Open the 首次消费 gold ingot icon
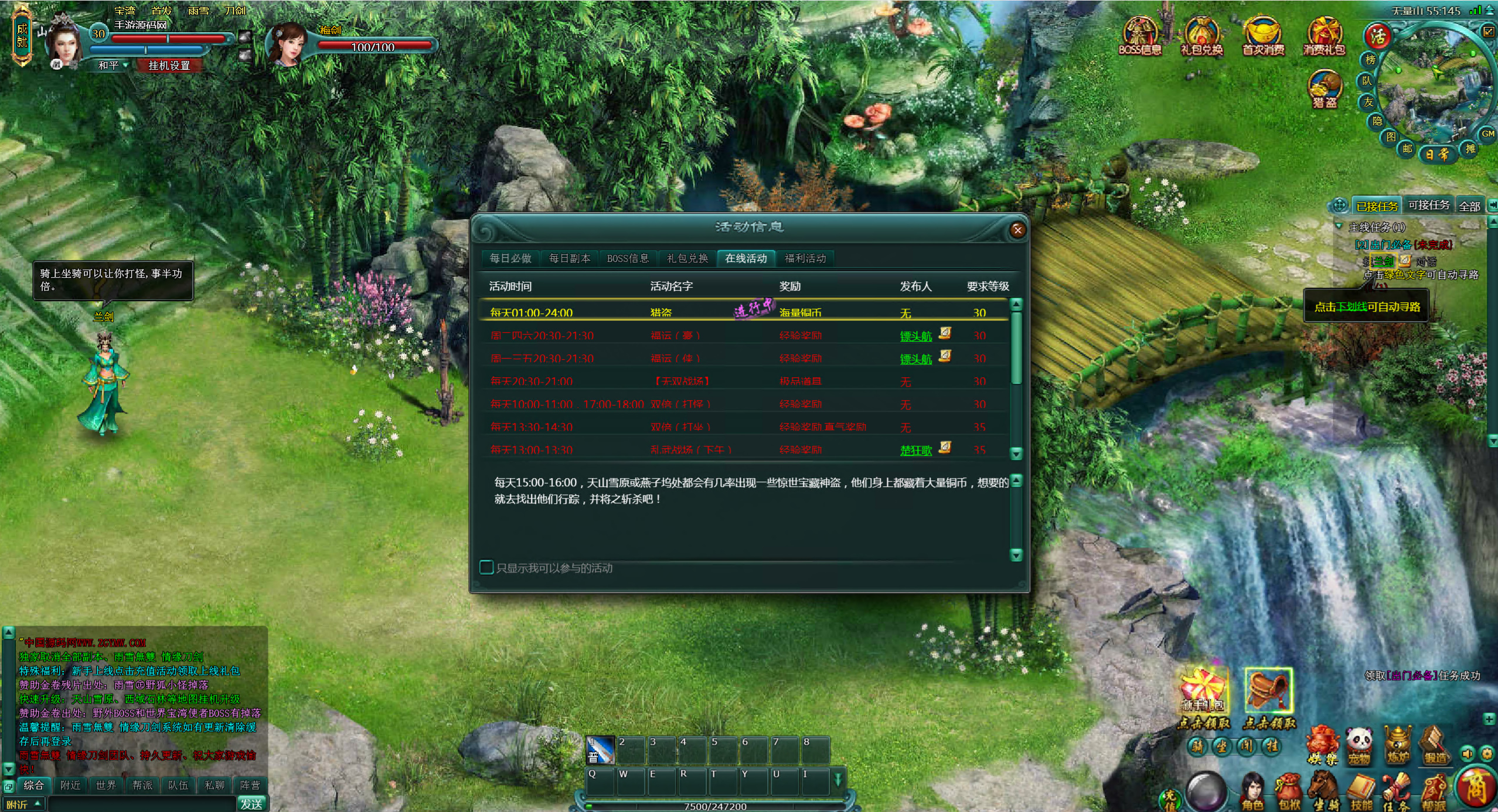Image resolution: width=1498 pixels, height=812 pixels. [1263, 36]
